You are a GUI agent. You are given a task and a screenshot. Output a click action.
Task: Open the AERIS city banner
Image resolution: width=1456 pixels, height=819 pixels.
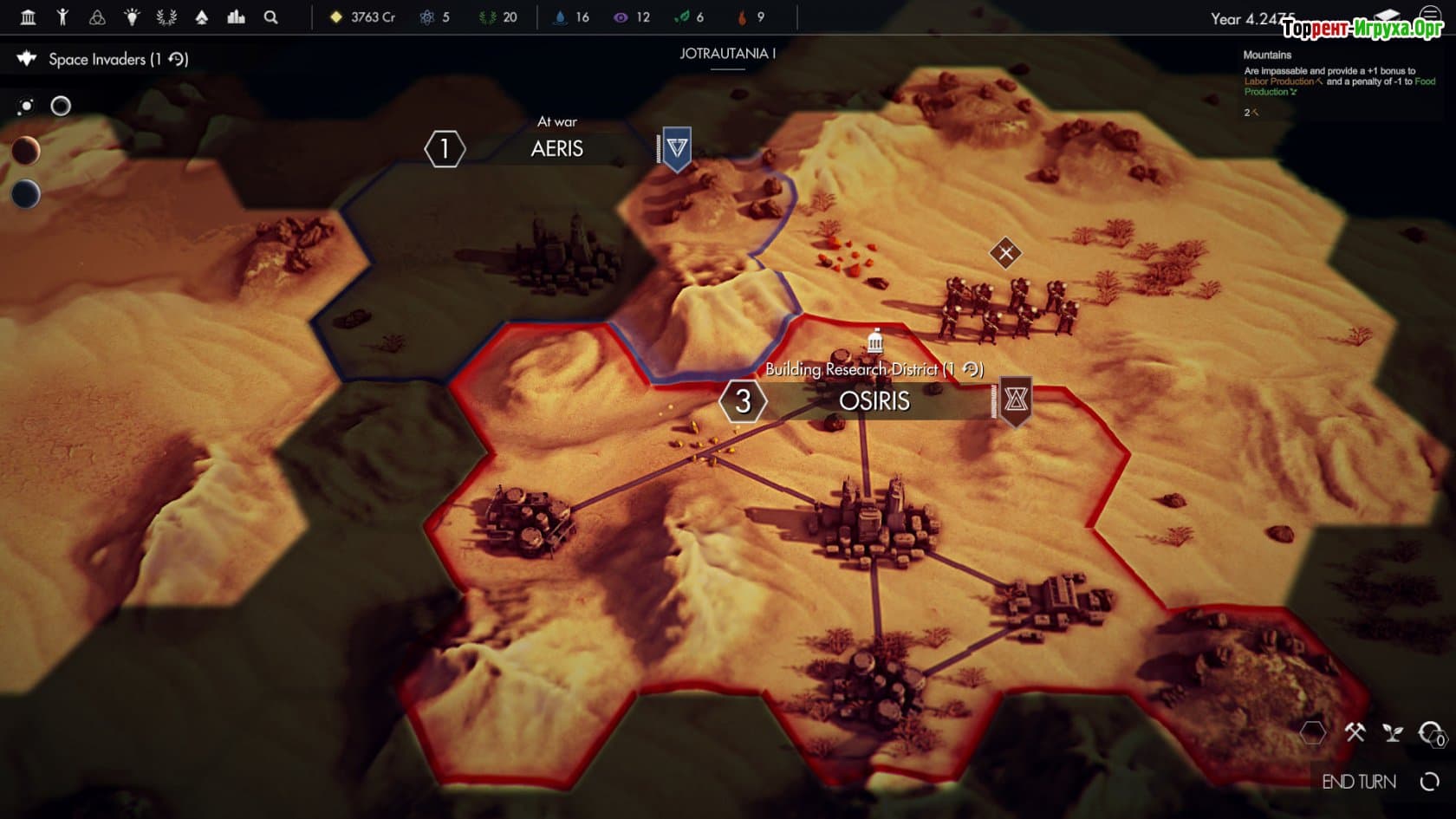(x=556, y=149)
